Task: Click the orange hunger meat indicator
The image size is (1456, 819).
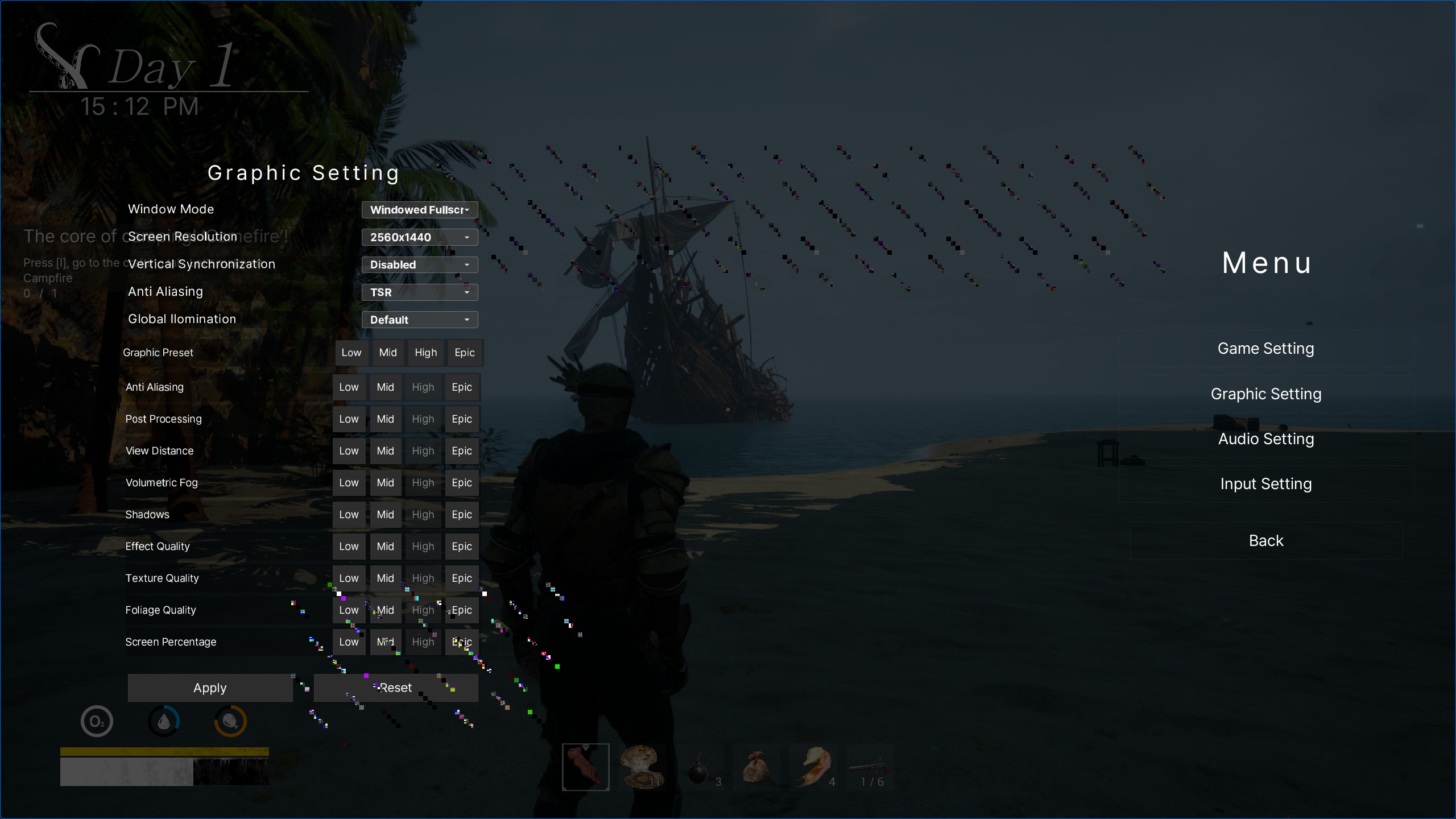Action: pyautogui.click(x=230, y=721)
